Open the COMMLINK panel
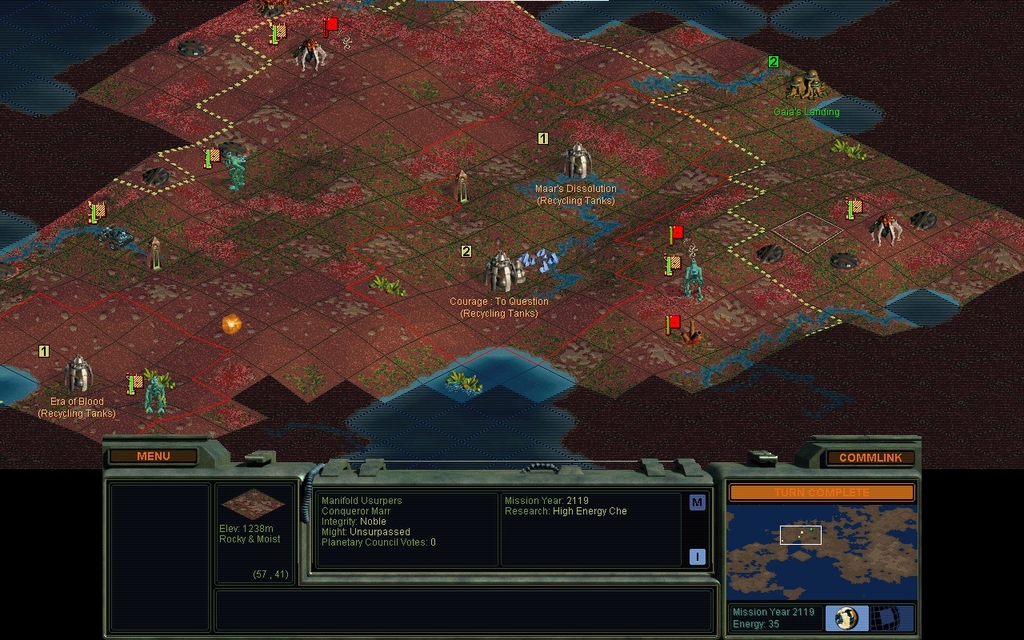Image resolution: width=1024 pixels, height=640 pixels. click(x=870, y=457)
